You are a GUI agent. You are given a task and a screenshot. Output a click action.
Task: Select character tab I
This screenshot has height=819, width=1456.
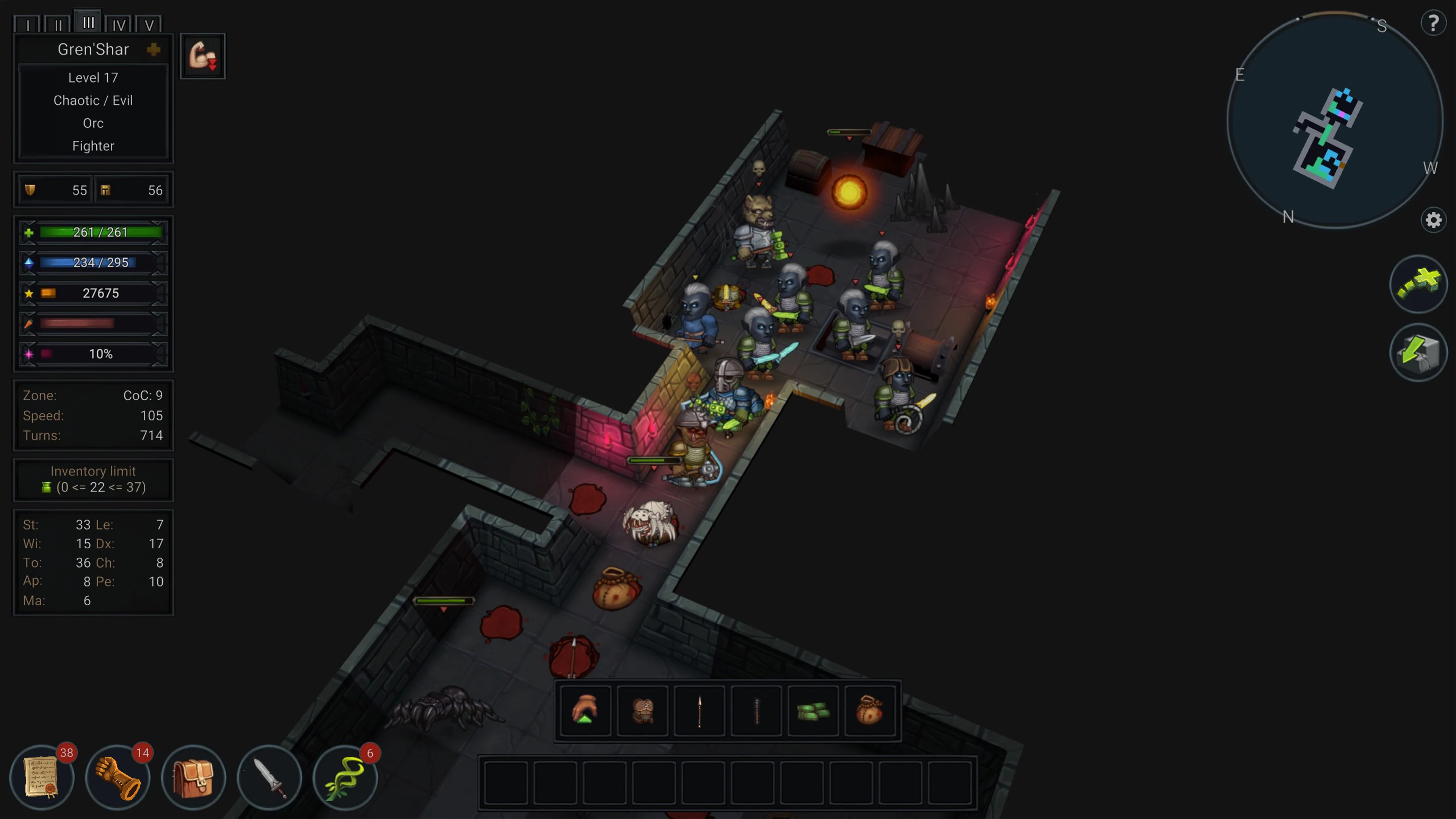click(28, 24)
